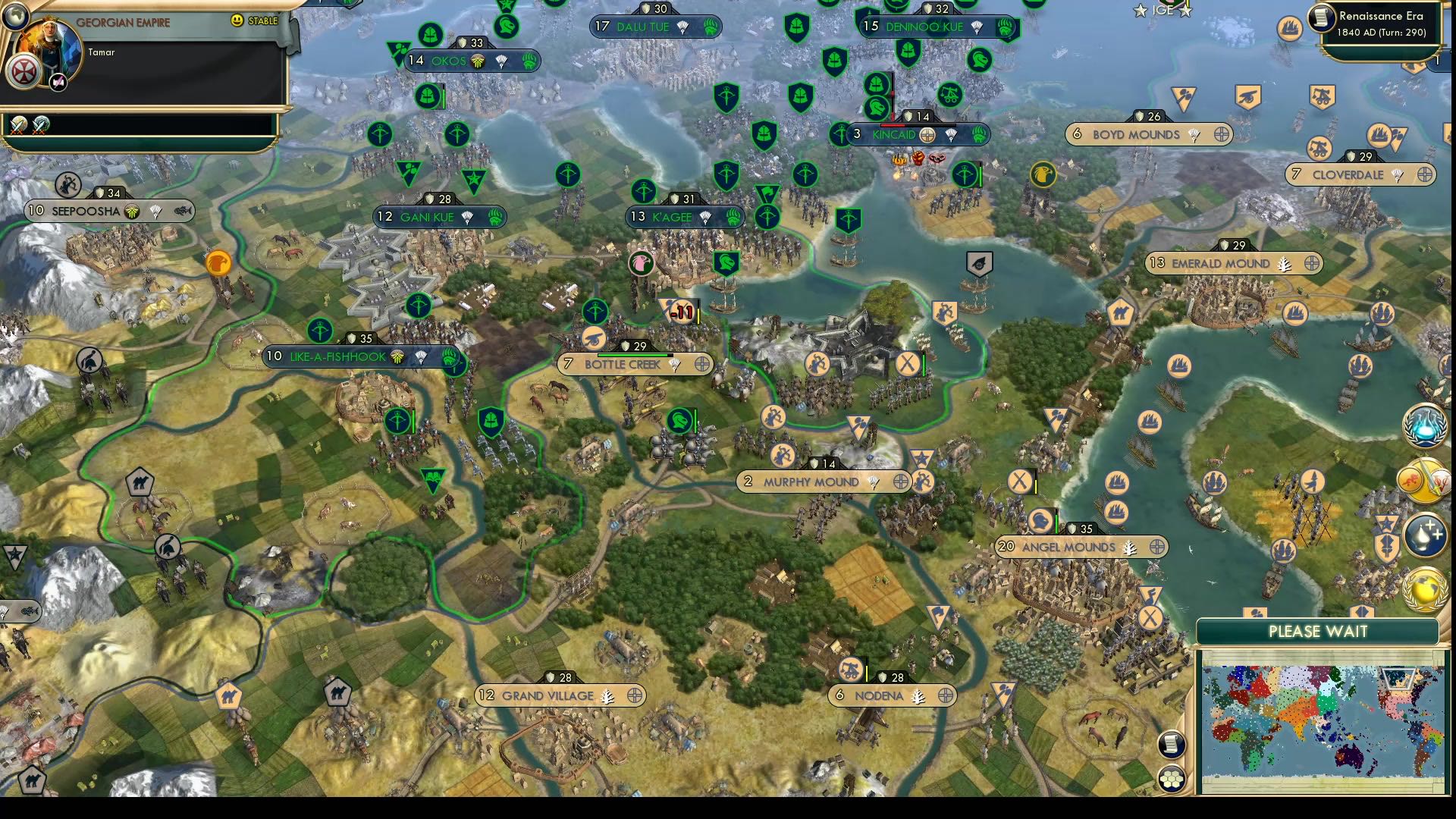1456x819 pixels.
Task: Toggle the X worker action icon near Murphy Mound
Action: 1021,481
